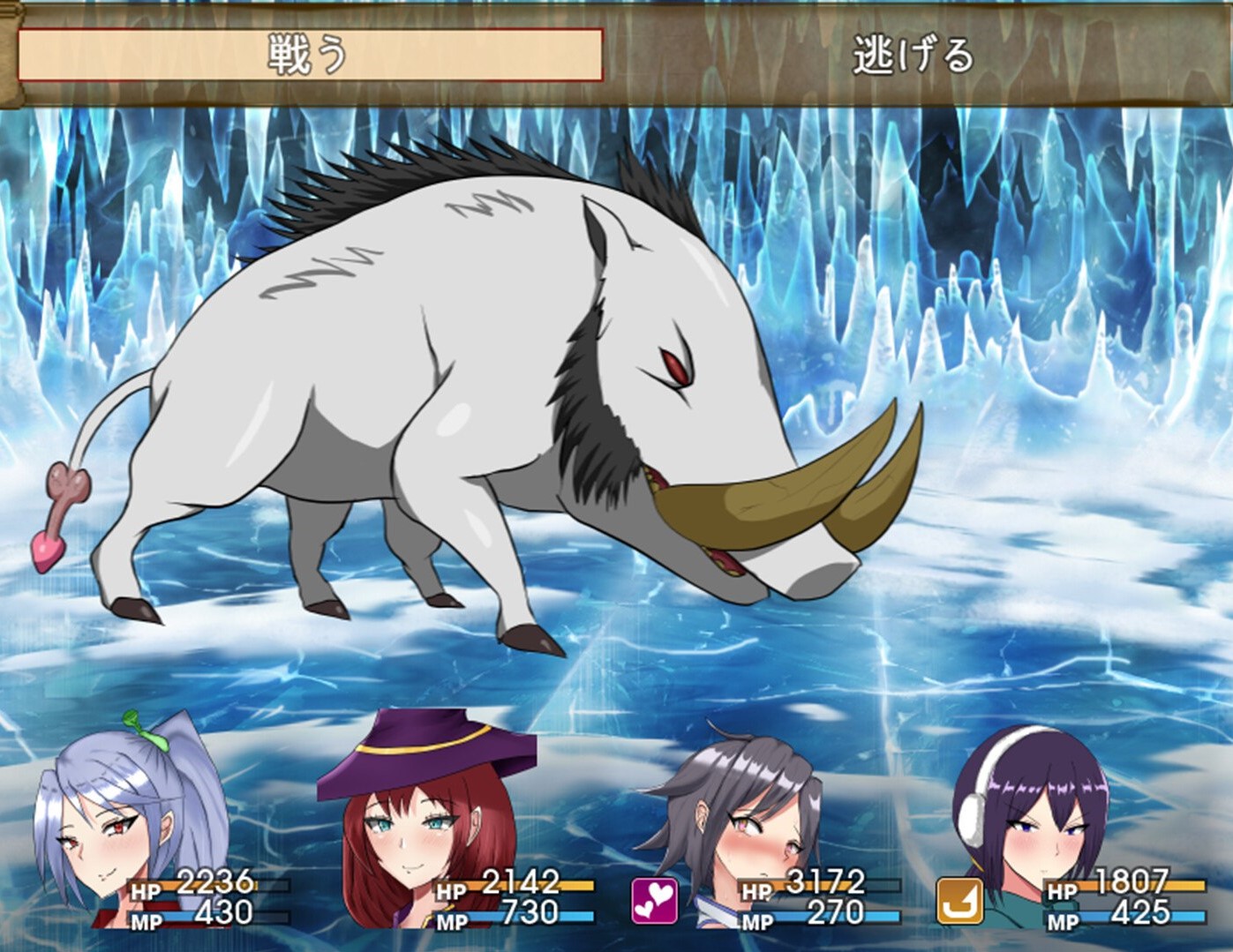Choose the 戦う (Fight) command
This screenshot has height=952, width=1233.
point(310,56)
